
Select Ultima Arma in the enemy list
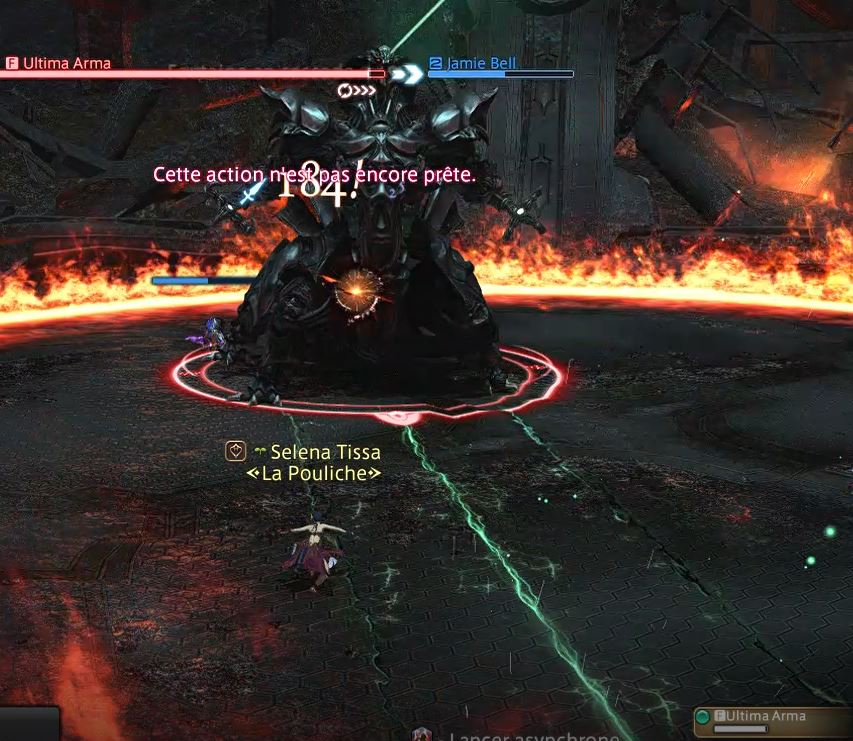coord(767,717)
